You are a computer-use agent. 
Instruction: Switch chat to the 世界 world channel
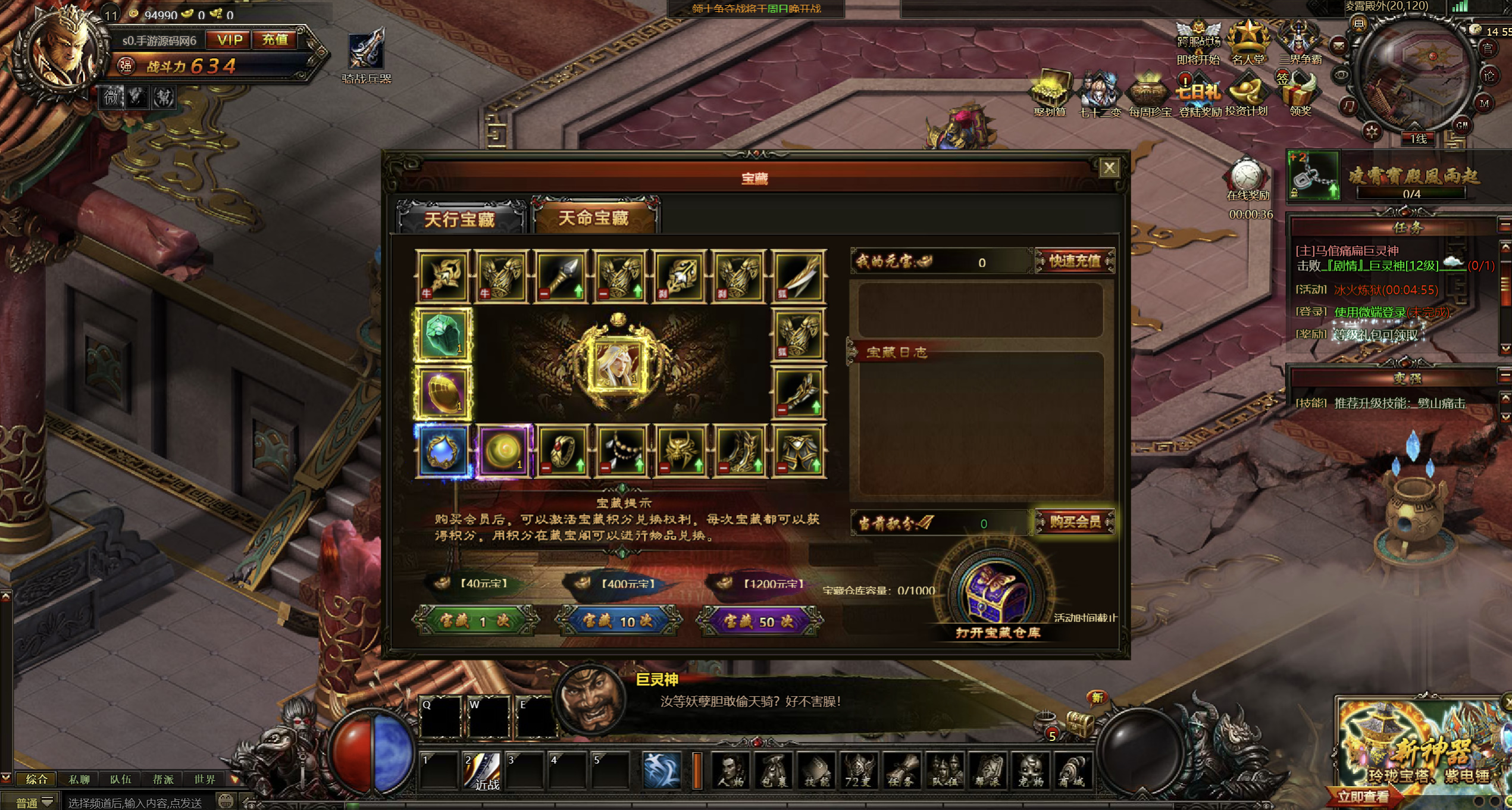[205, 779]
